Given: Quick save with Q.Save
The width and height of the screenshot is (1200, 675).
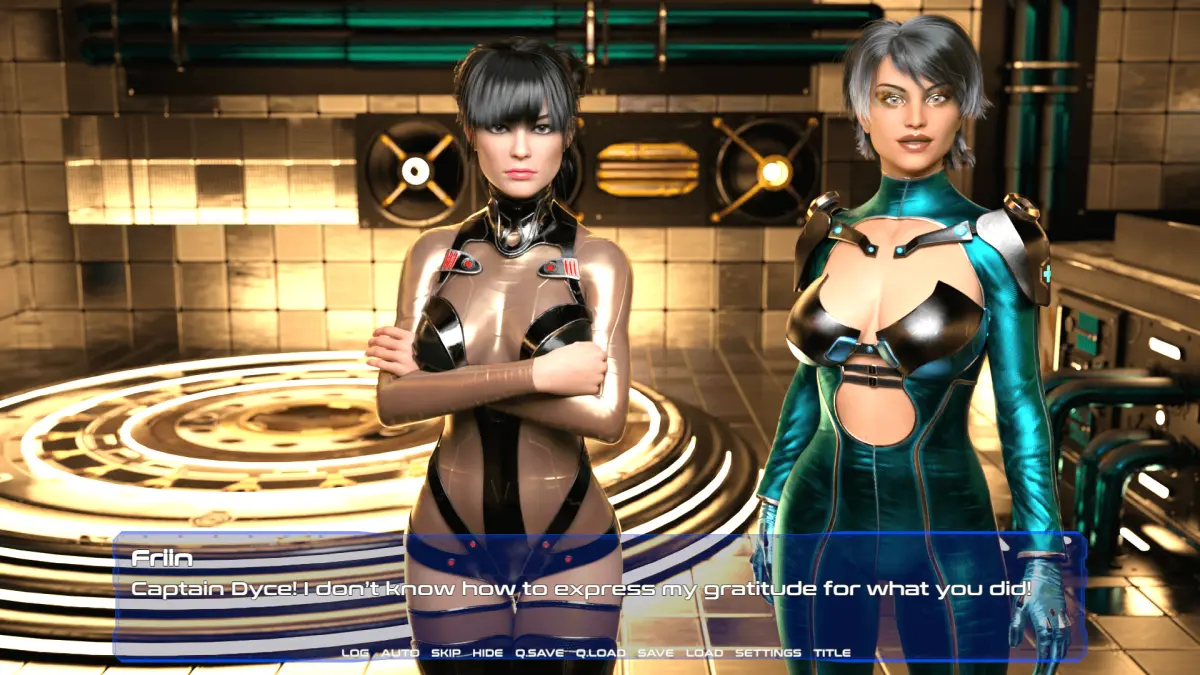Looking at the screenshot, I should (x=539, y=653).
